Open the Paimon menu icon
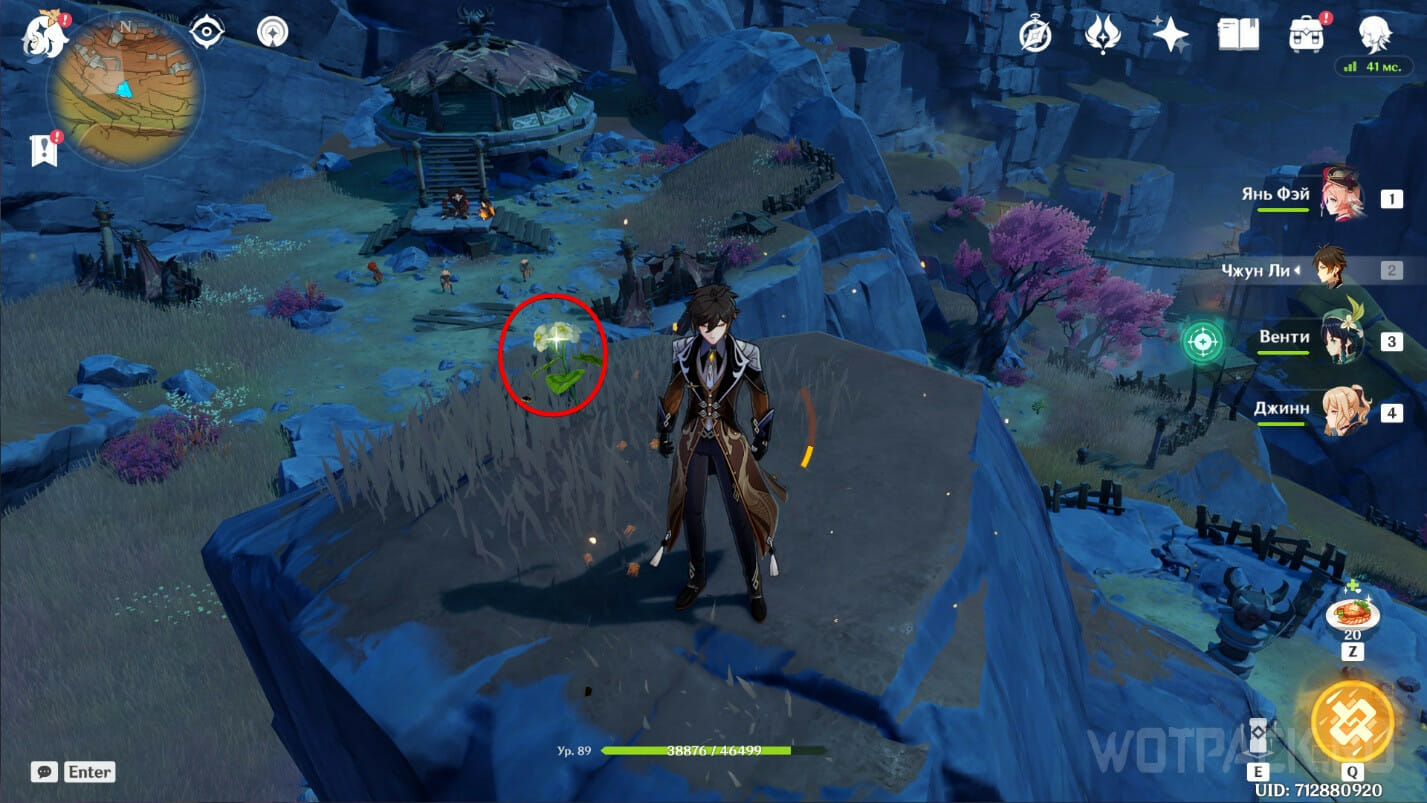Image resolution: width=1427 pixels, height=803 pixels. point(45,35)
